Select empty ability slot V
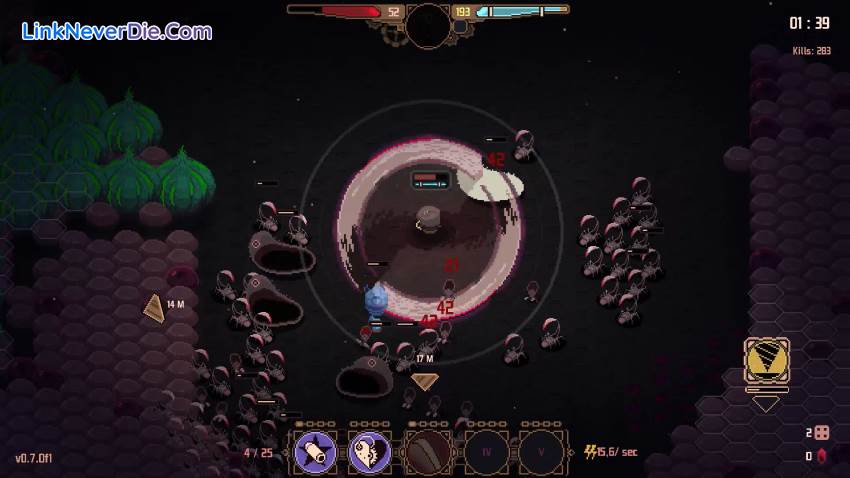Viewport: 850px width, 478px height. [x=540, y=452]
